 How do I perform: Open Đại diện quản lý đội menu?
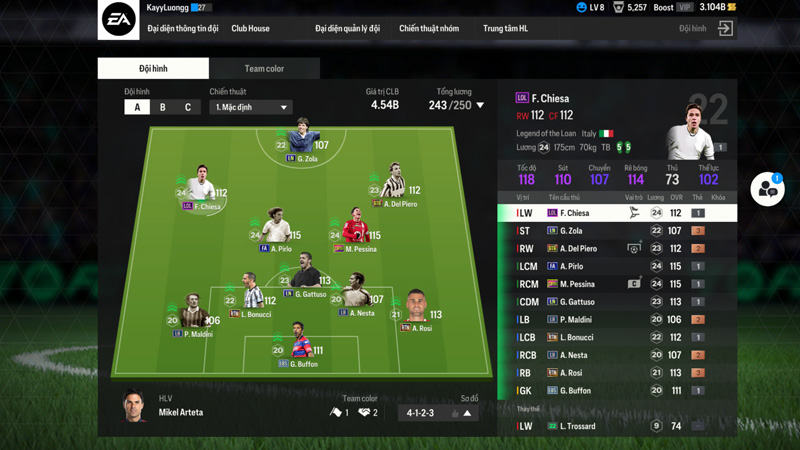coord(347,29)
